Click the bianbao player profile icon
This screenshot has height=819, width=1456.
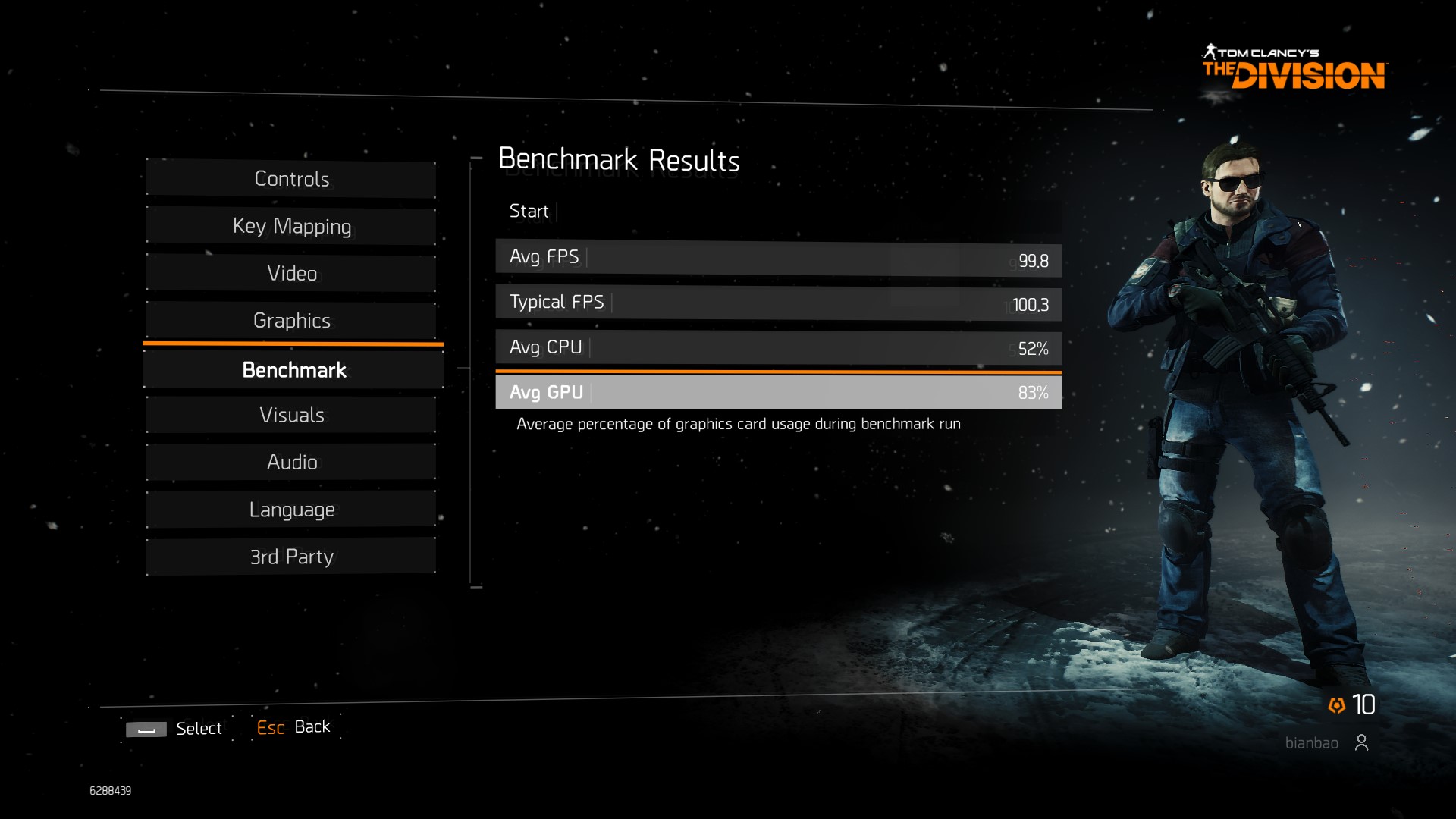click(1361, 742)
